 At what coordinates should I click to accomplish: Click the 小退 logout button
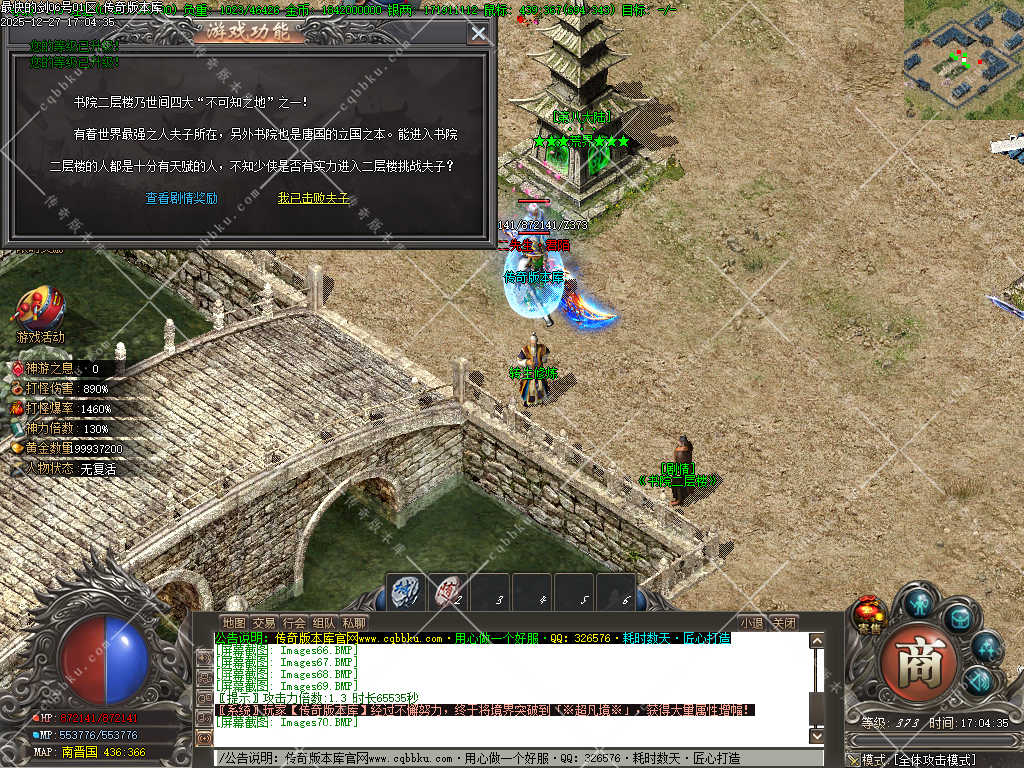752,623
